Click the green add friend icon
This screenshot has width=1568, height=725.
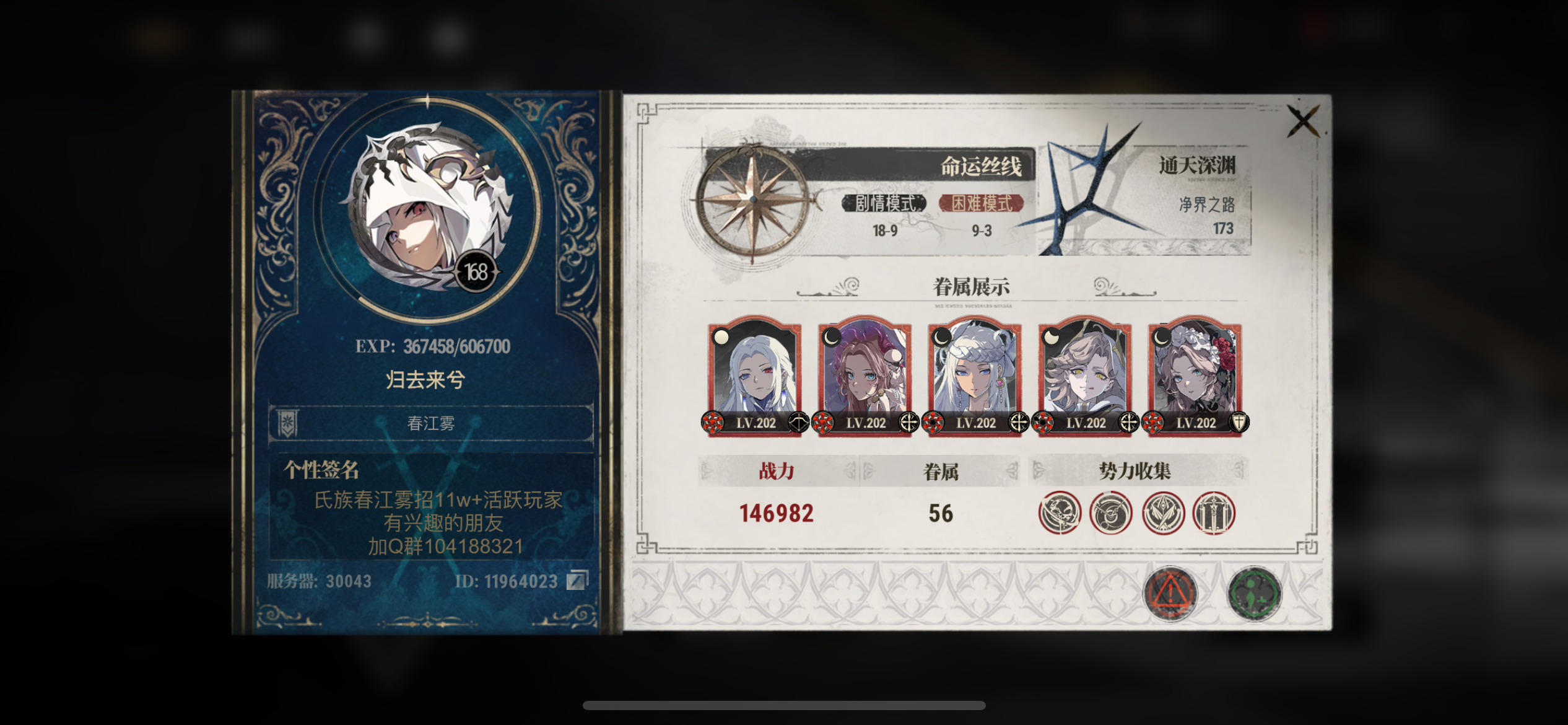pyautogui.click(x=1255, y=593)
